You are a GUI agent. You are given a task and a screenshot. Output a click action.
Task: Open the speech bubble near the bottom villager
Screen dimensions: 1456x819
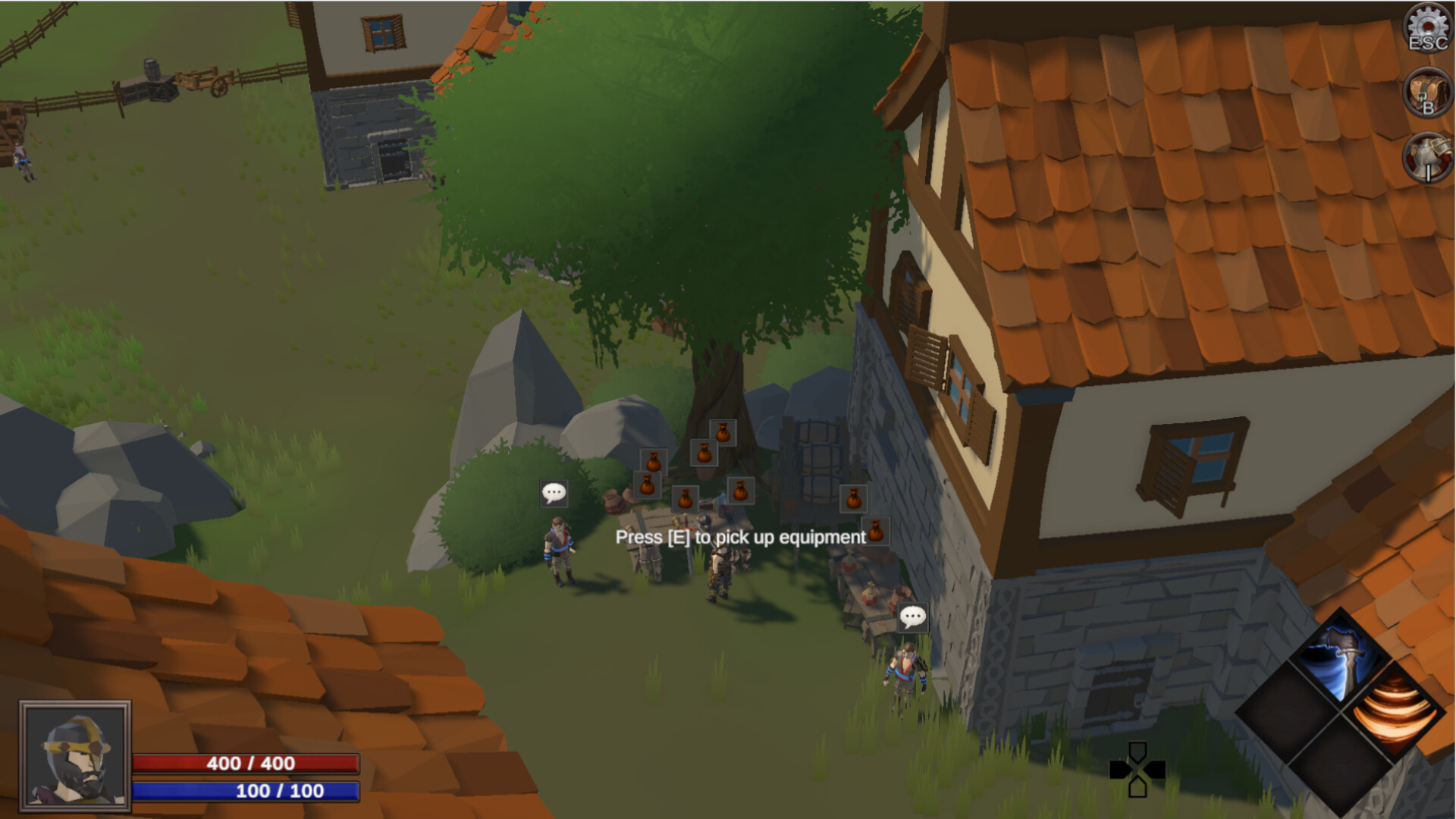(913, 618)
